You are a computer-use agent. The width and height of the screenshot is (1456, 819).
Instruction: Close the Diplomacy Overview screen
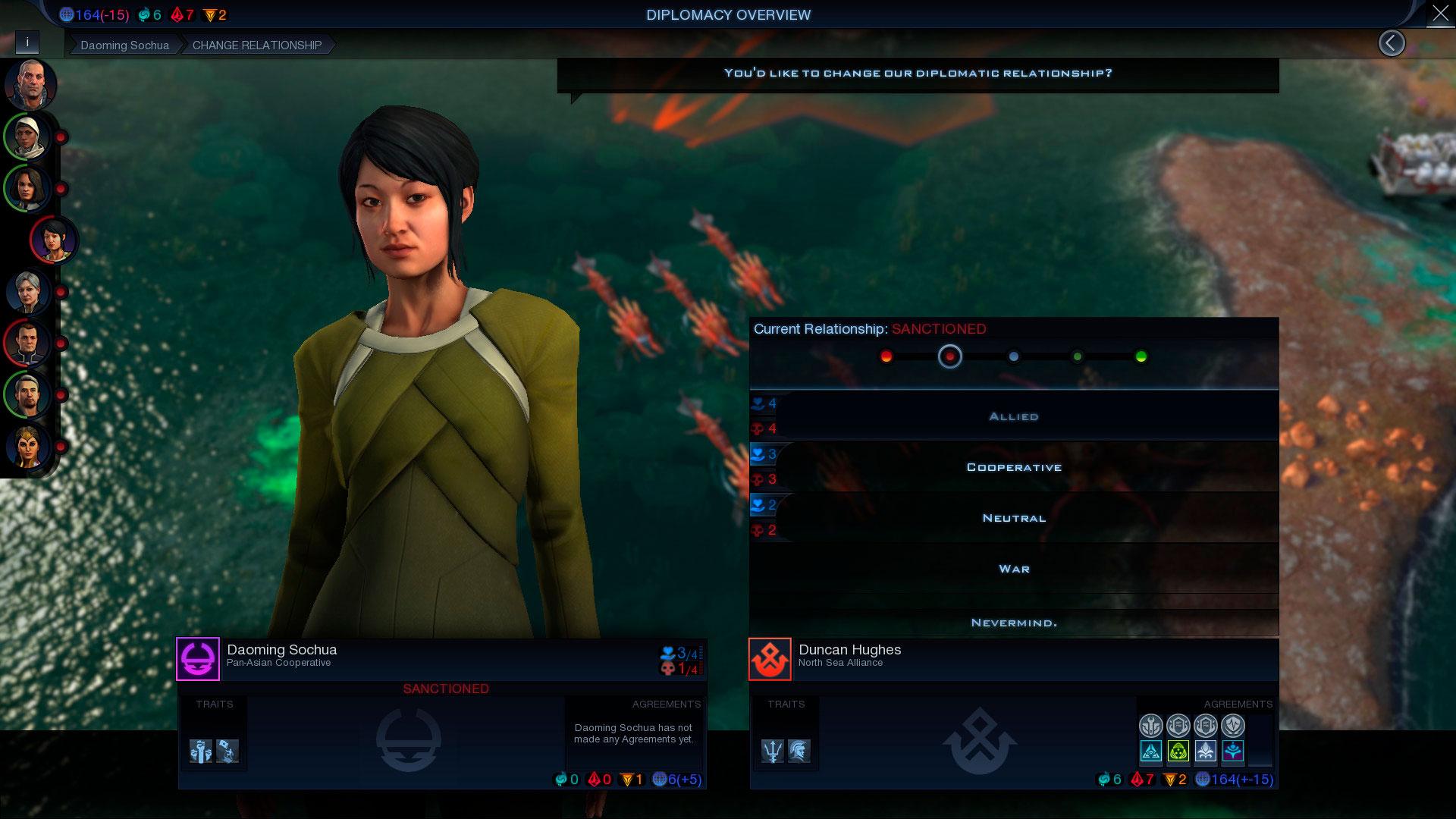[x=1439, y=14]
